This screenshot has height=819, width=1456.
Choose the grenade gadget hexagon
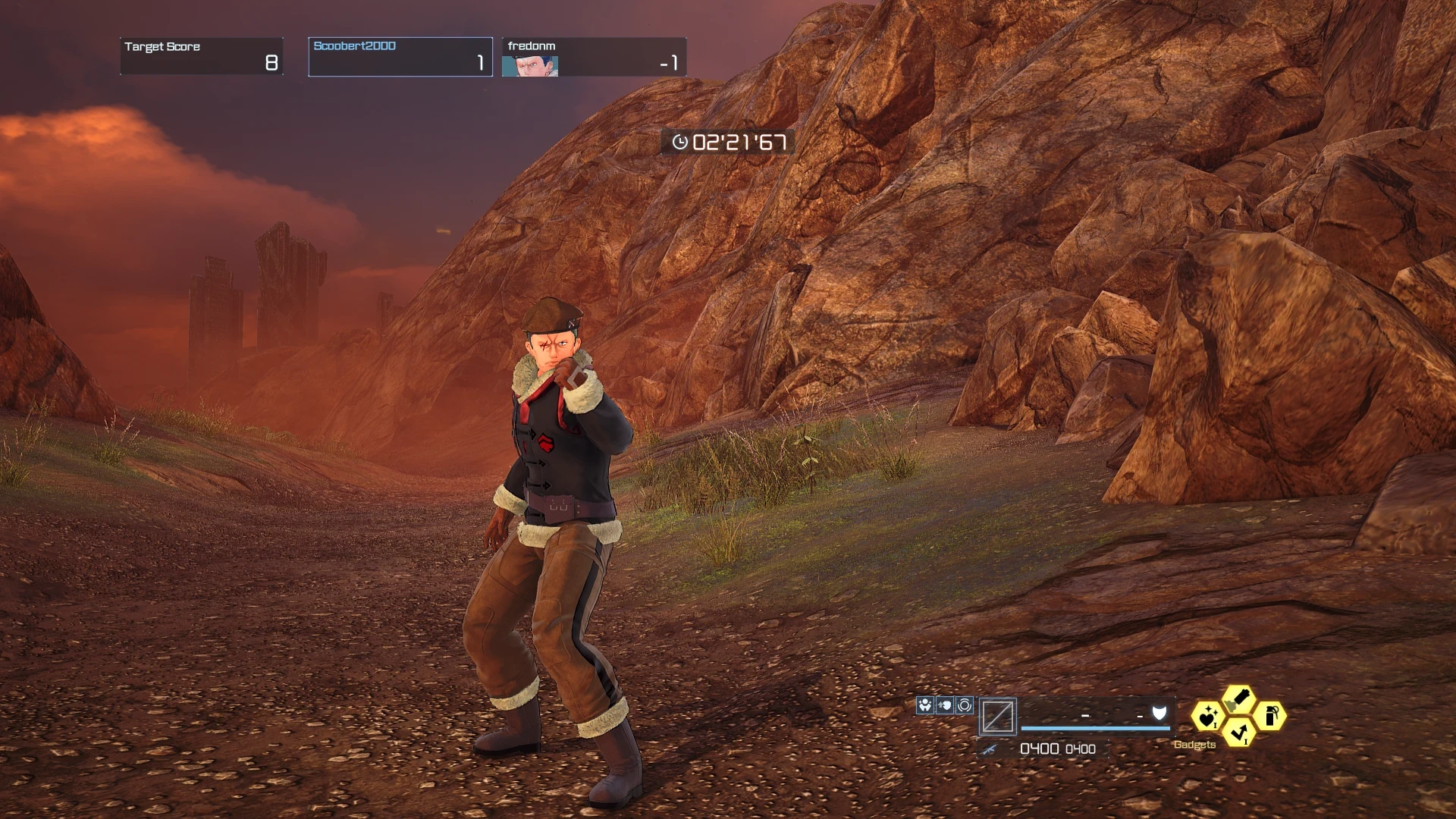(1270, 716)
